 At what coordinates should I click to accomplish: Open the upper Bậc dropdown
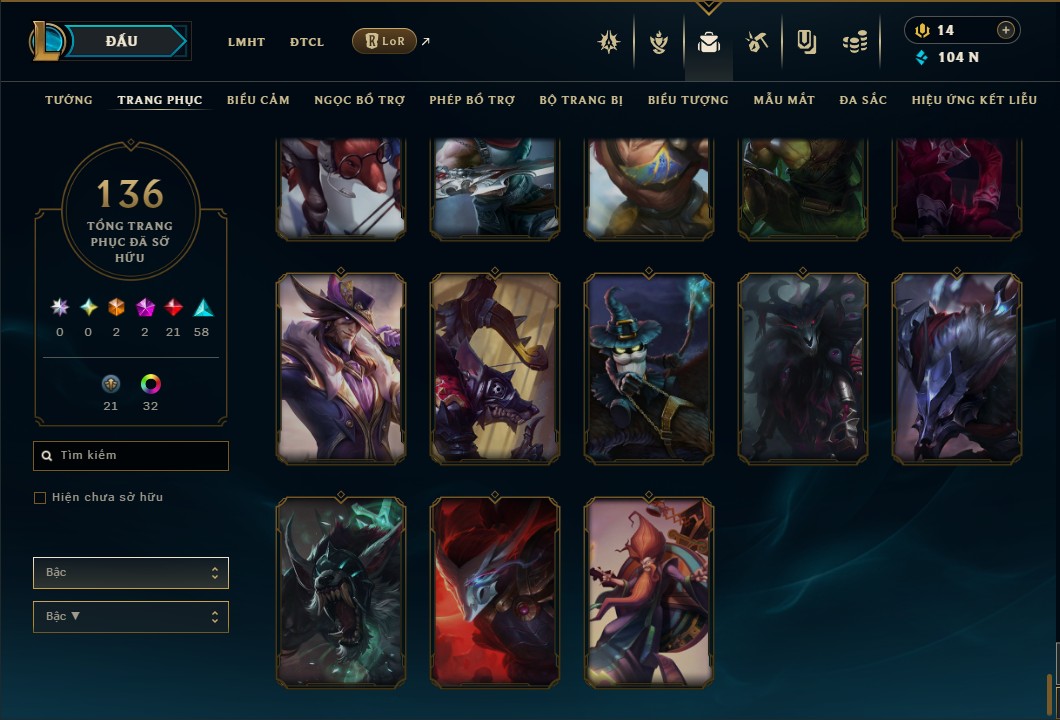[131, 573]
